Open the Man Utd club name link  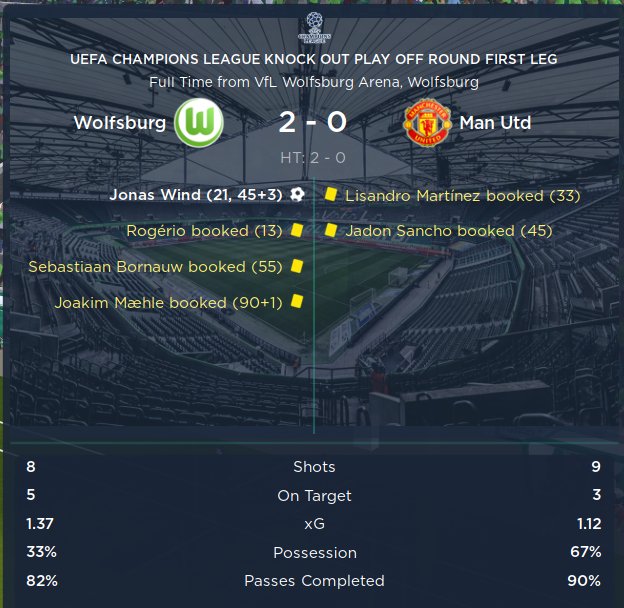pyautogui.click(x=495, y=124)
